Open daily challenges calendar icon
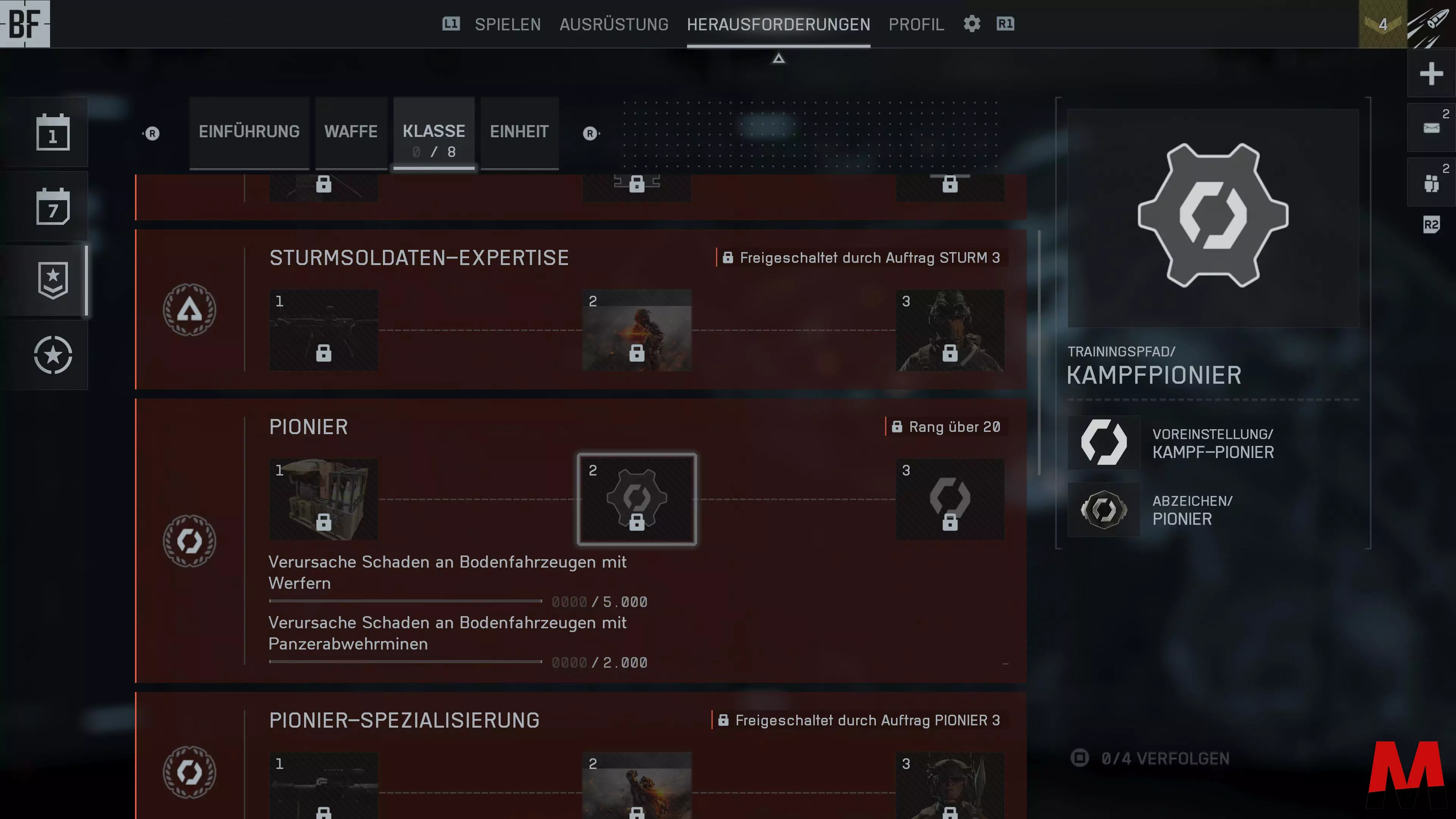Image resolution: width=1456 pixels, height=819 pixels. pos(53,133)
